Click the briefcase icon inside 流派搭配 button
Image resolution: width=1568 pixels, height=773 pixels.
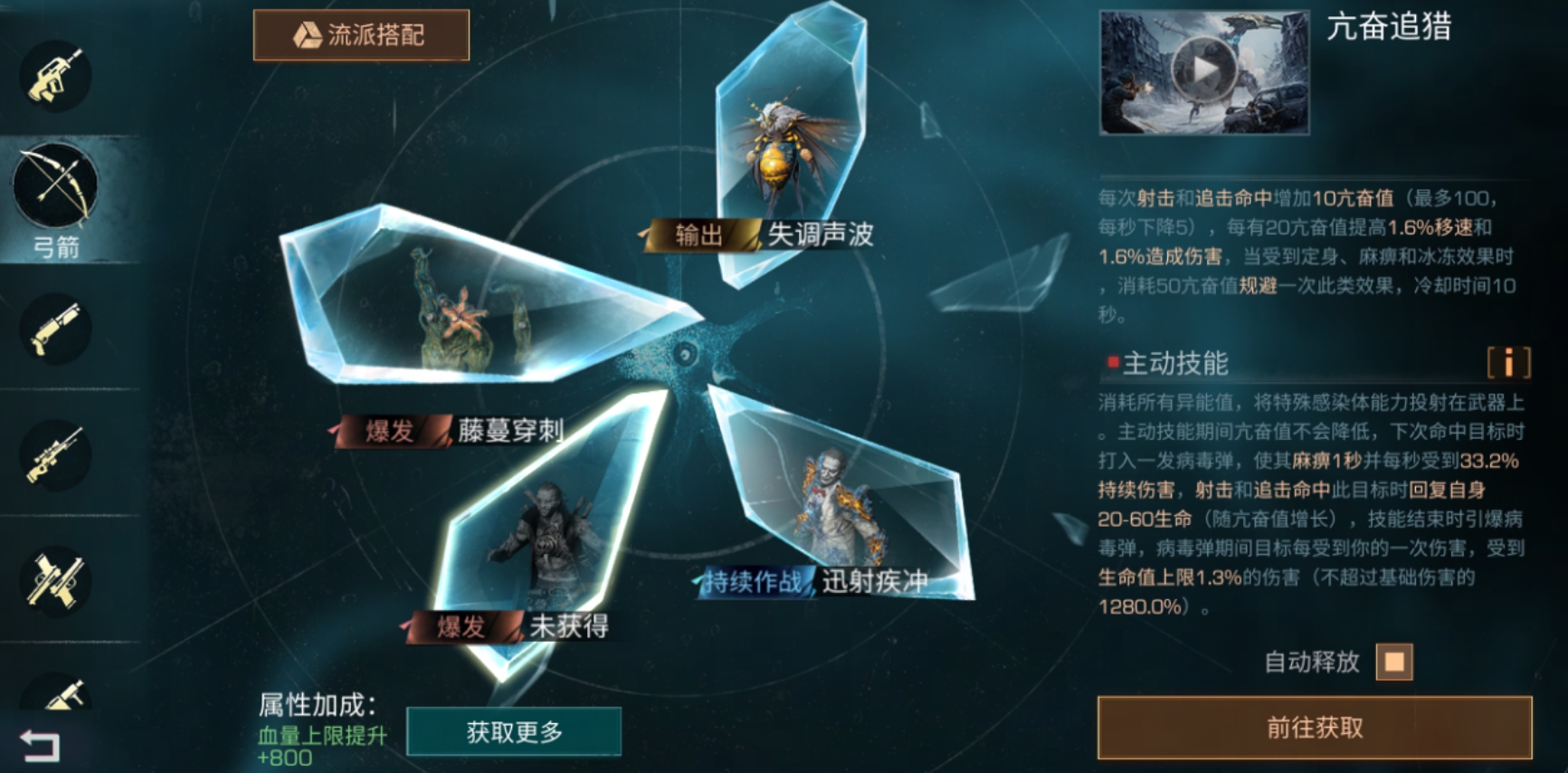click(308, 33)
